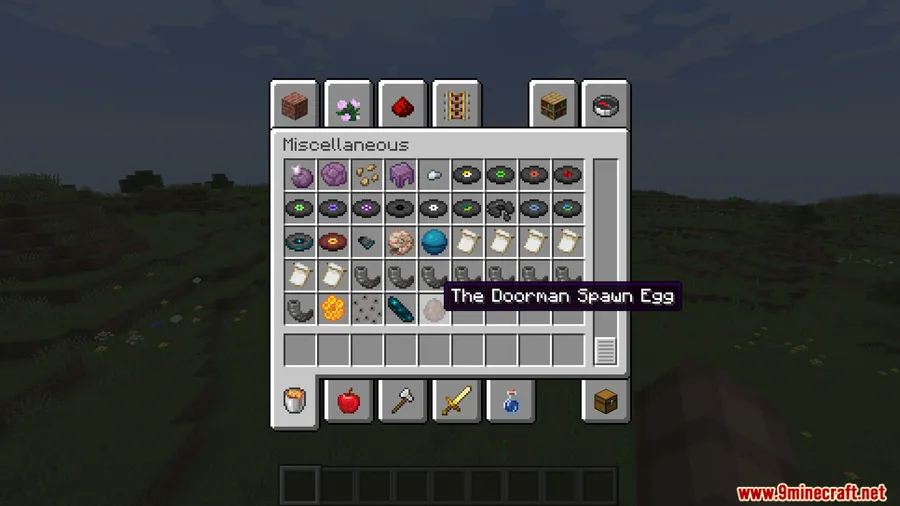This screenshot has height=506, width=900.
Task: Switch to the compass tab
Action: coord(606,105)
